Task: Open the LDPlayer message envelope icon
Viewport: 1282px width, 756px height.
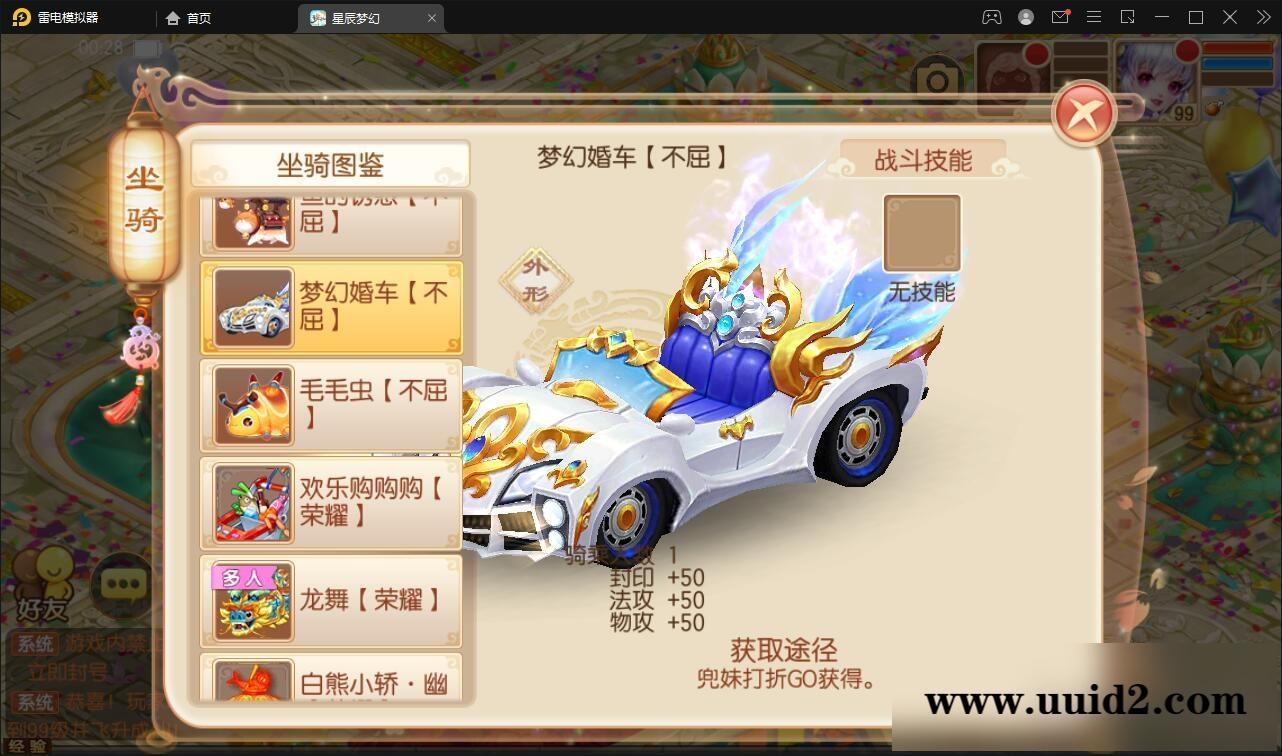Action: tap(1060, 17)
